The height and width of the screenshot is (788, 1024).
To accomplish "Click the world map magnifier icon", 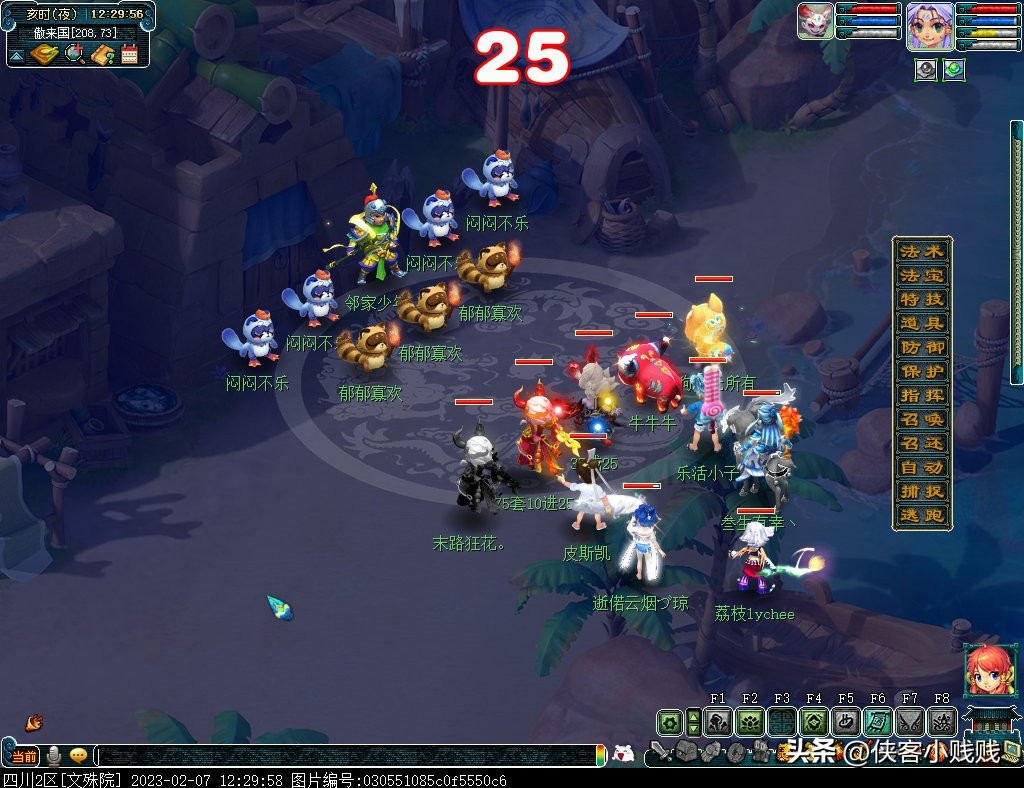I will coord(74,54).
